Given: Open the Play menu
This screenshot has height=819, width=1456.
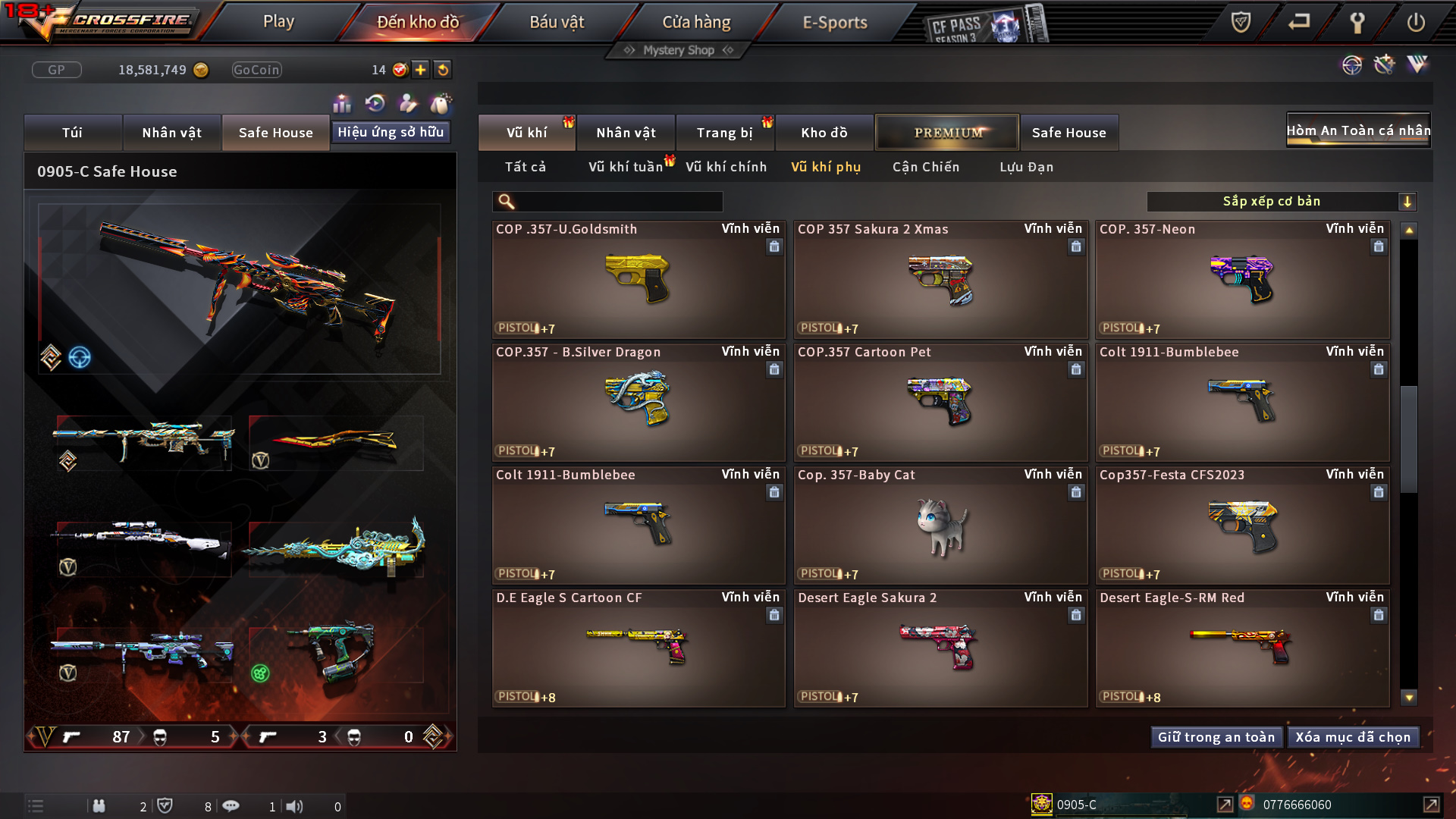Looking at the screenshot, I should [278, 22].
